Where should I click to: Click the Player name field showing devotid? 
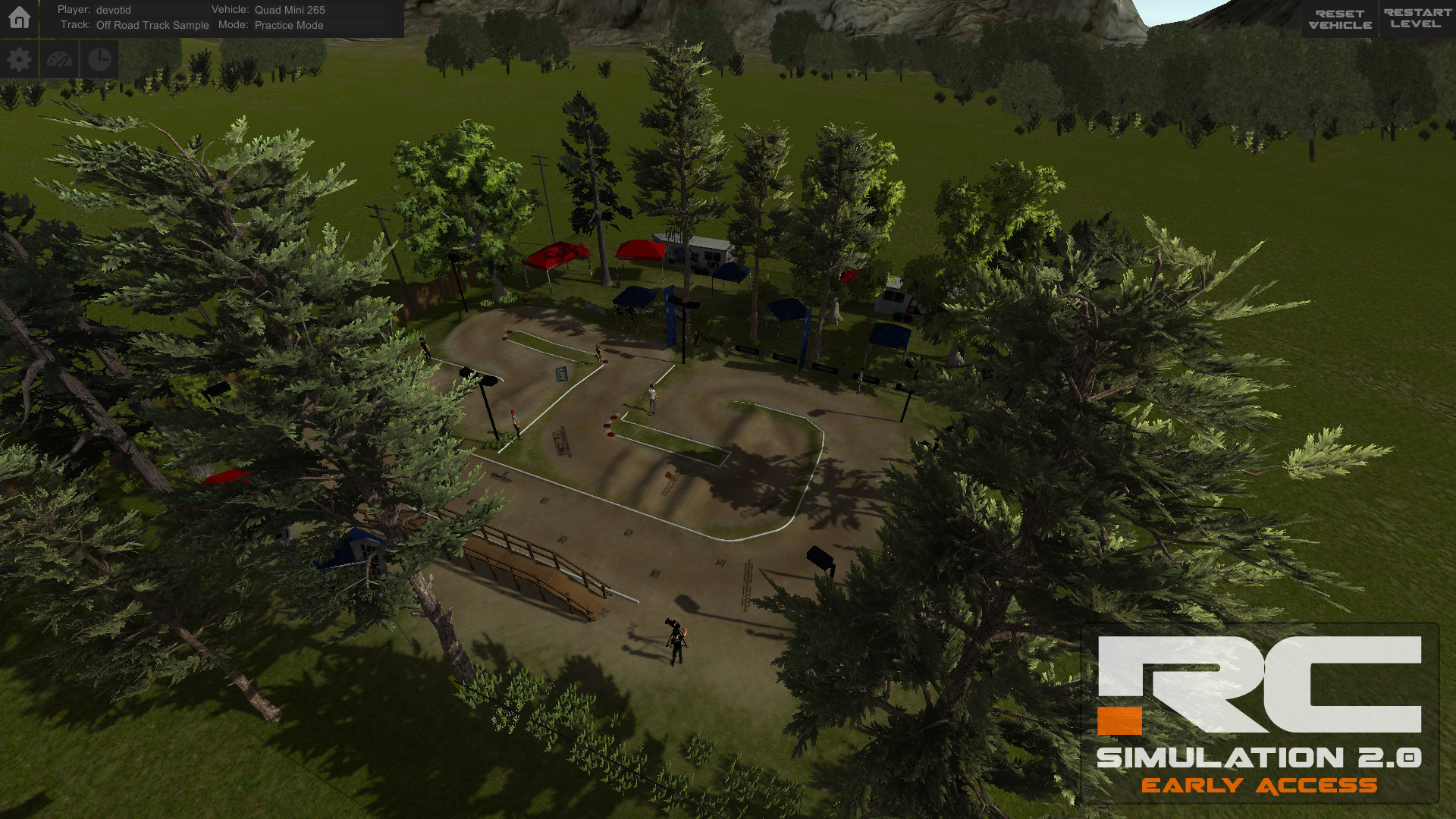pyautogui.click(x=112, y=10)
